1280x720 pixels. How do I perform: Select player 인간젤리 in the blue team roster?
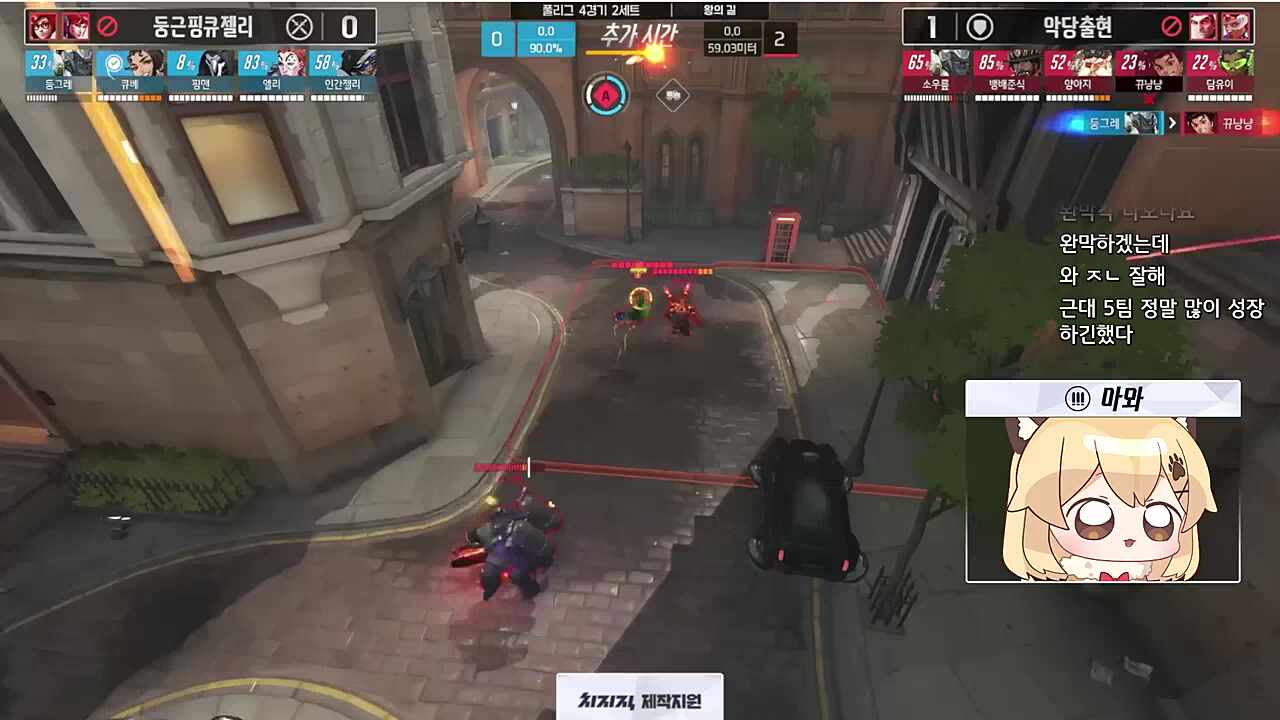click(x=343, y=72)
